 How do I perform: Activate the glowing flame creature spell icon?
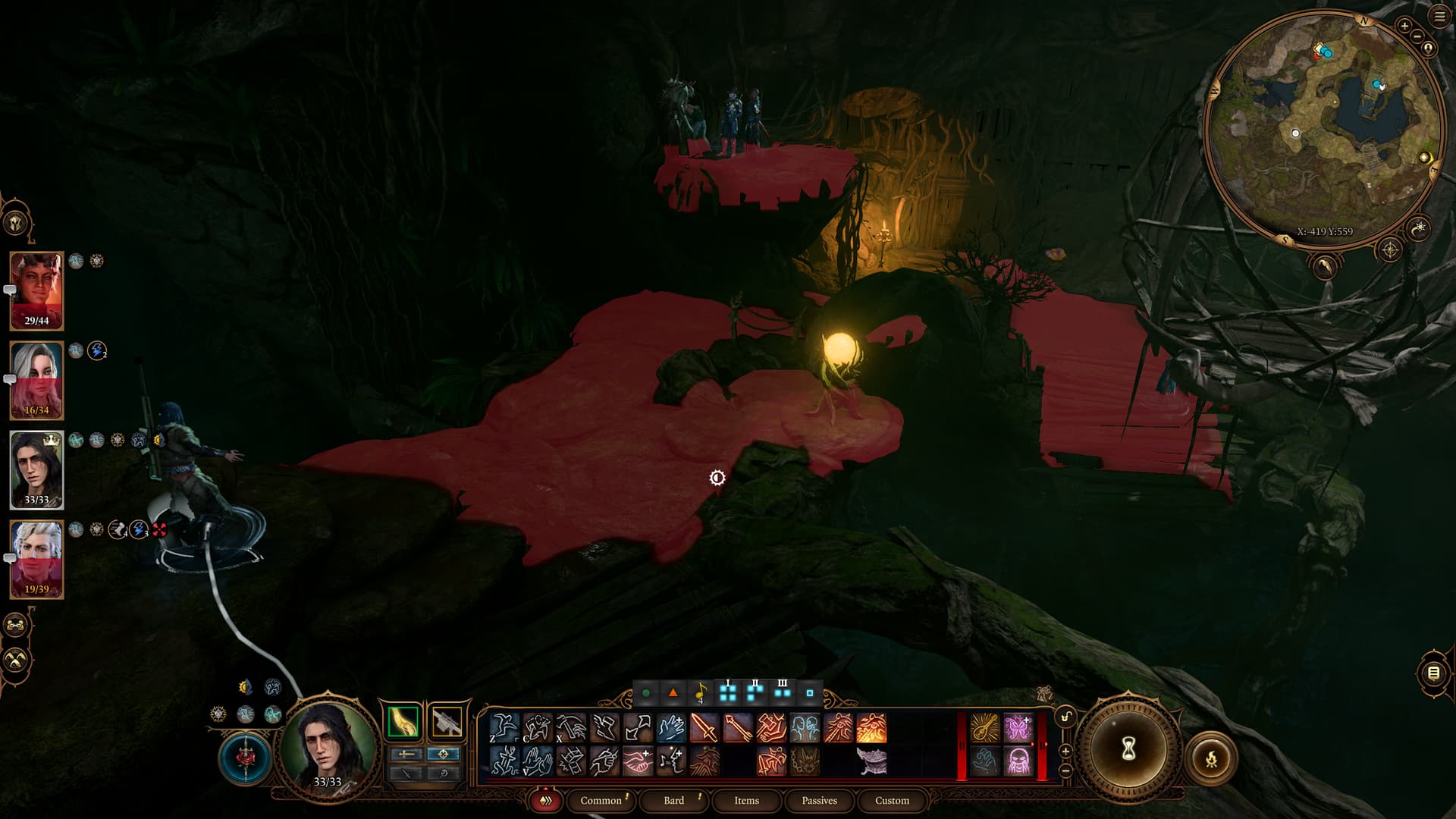point(871,728)
